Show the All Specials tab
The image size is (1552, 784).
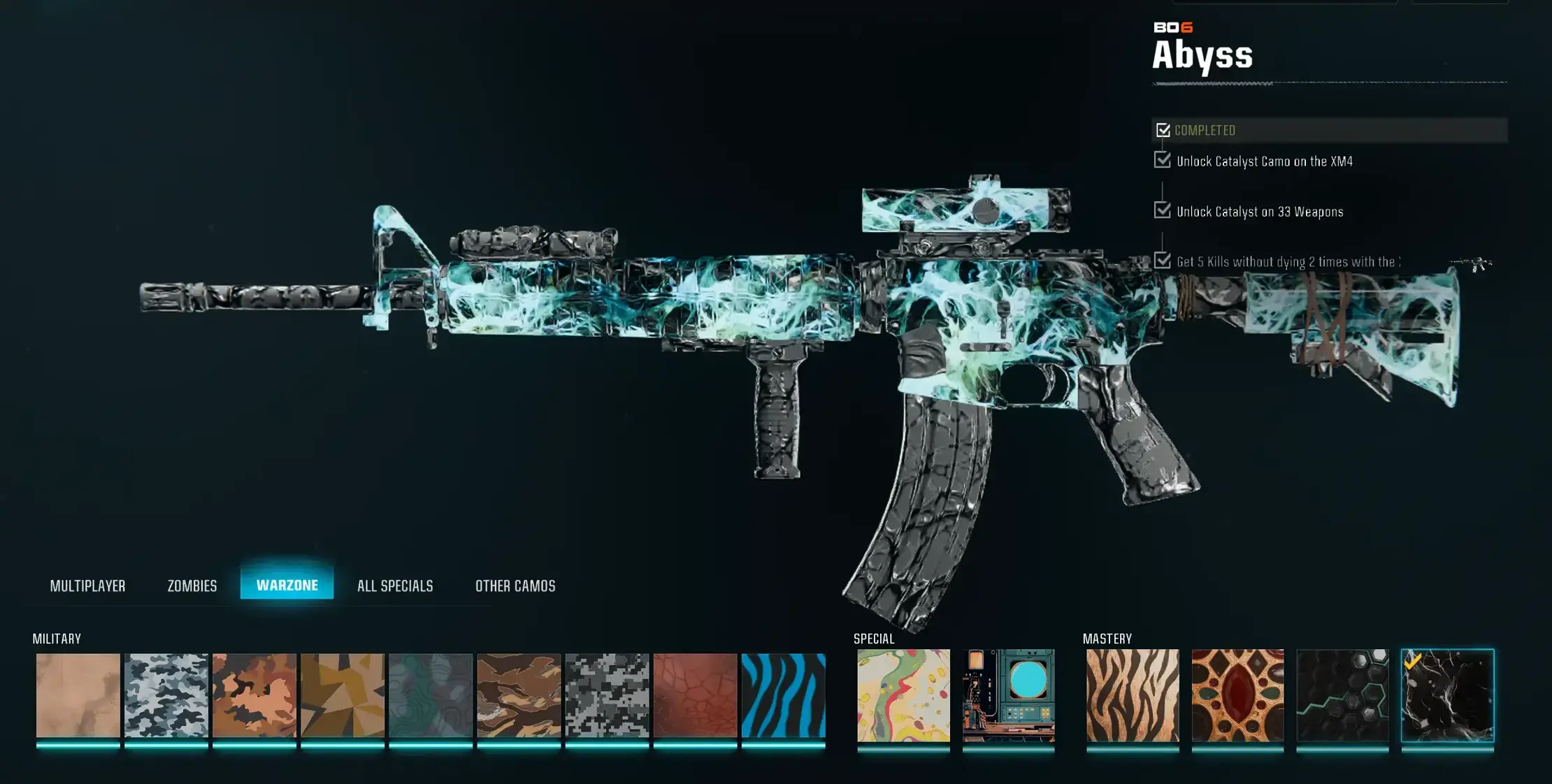coord(395,586)
